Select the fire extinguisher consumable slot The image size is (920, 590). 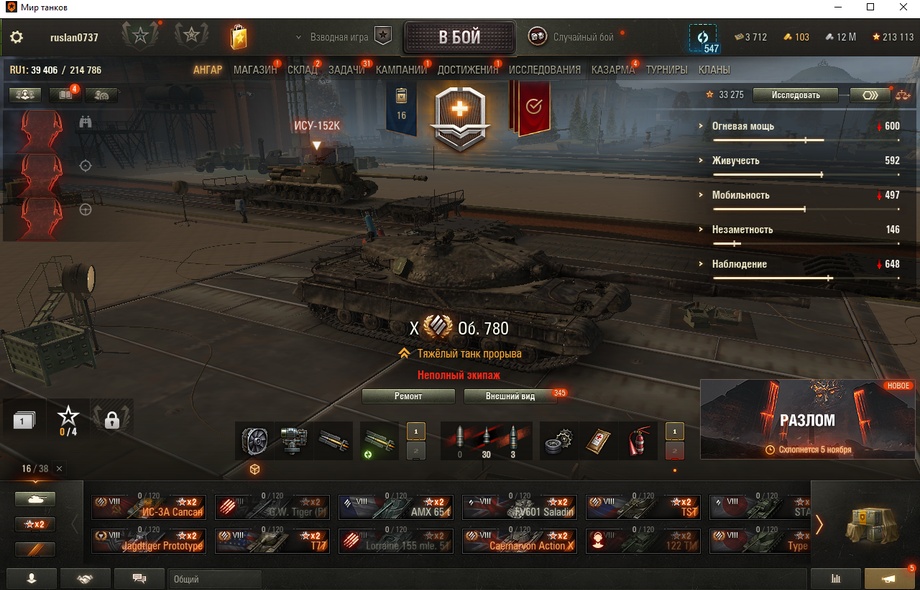pos(638,440)
